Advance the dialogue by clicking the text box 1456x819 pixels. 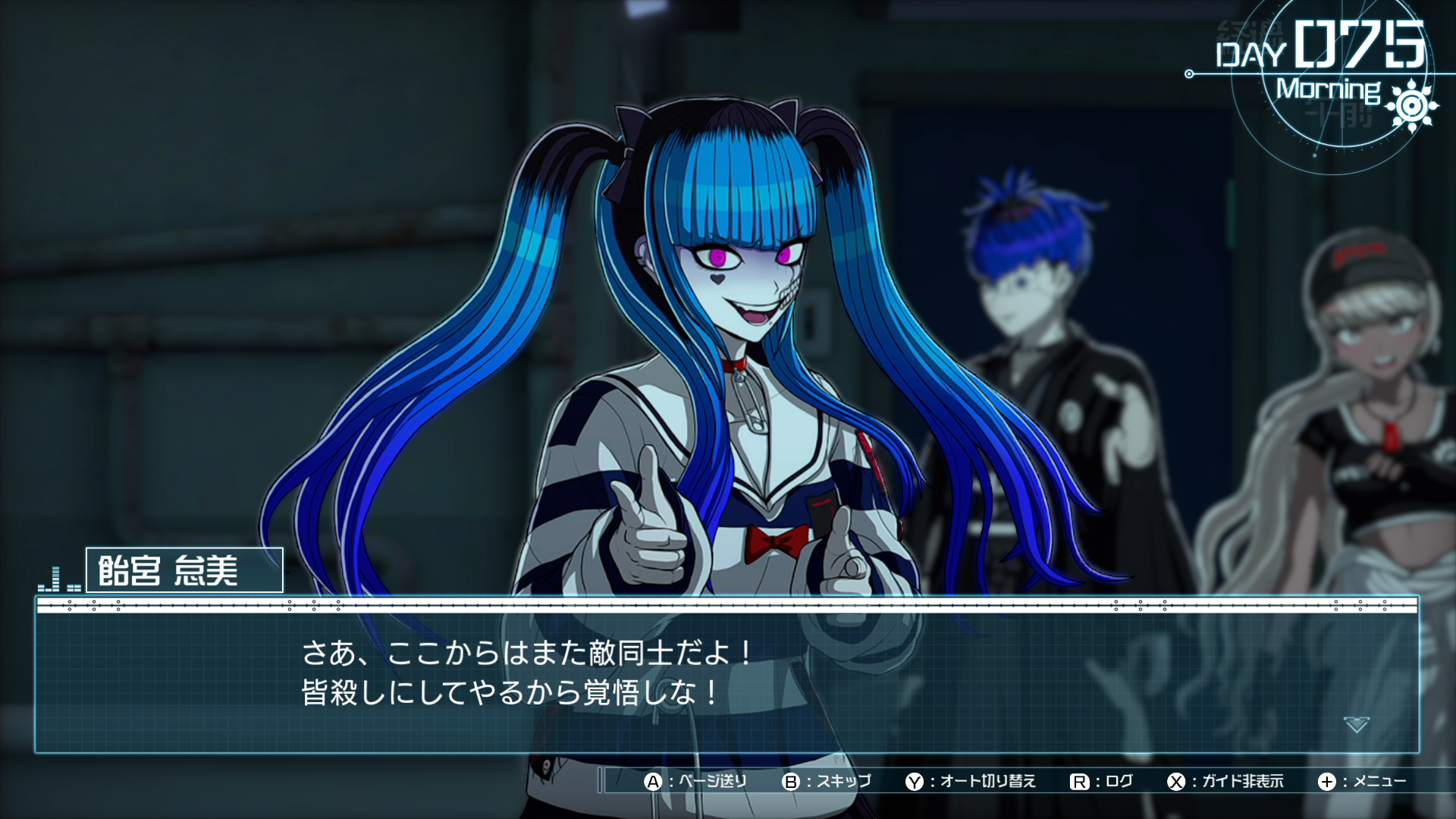point(726,675)
